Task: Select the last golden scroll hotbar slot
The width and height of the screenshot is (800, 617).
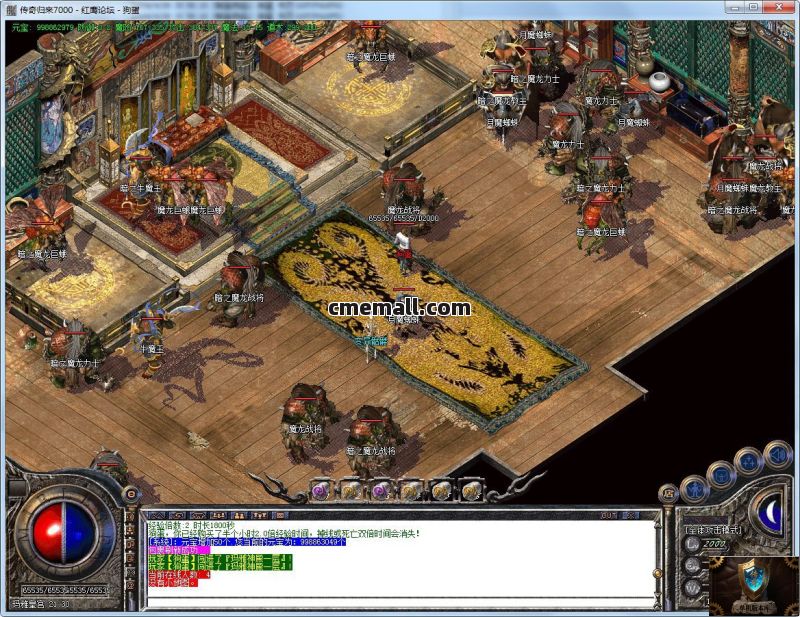Action: pos(472,490)
